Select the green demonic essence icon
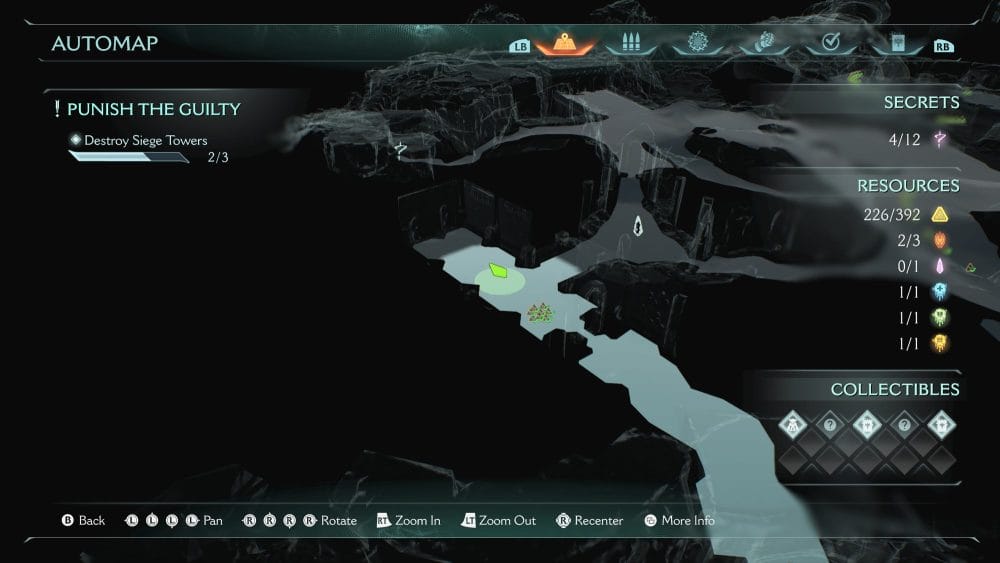 pyautogui.click(x=939, y=317)
